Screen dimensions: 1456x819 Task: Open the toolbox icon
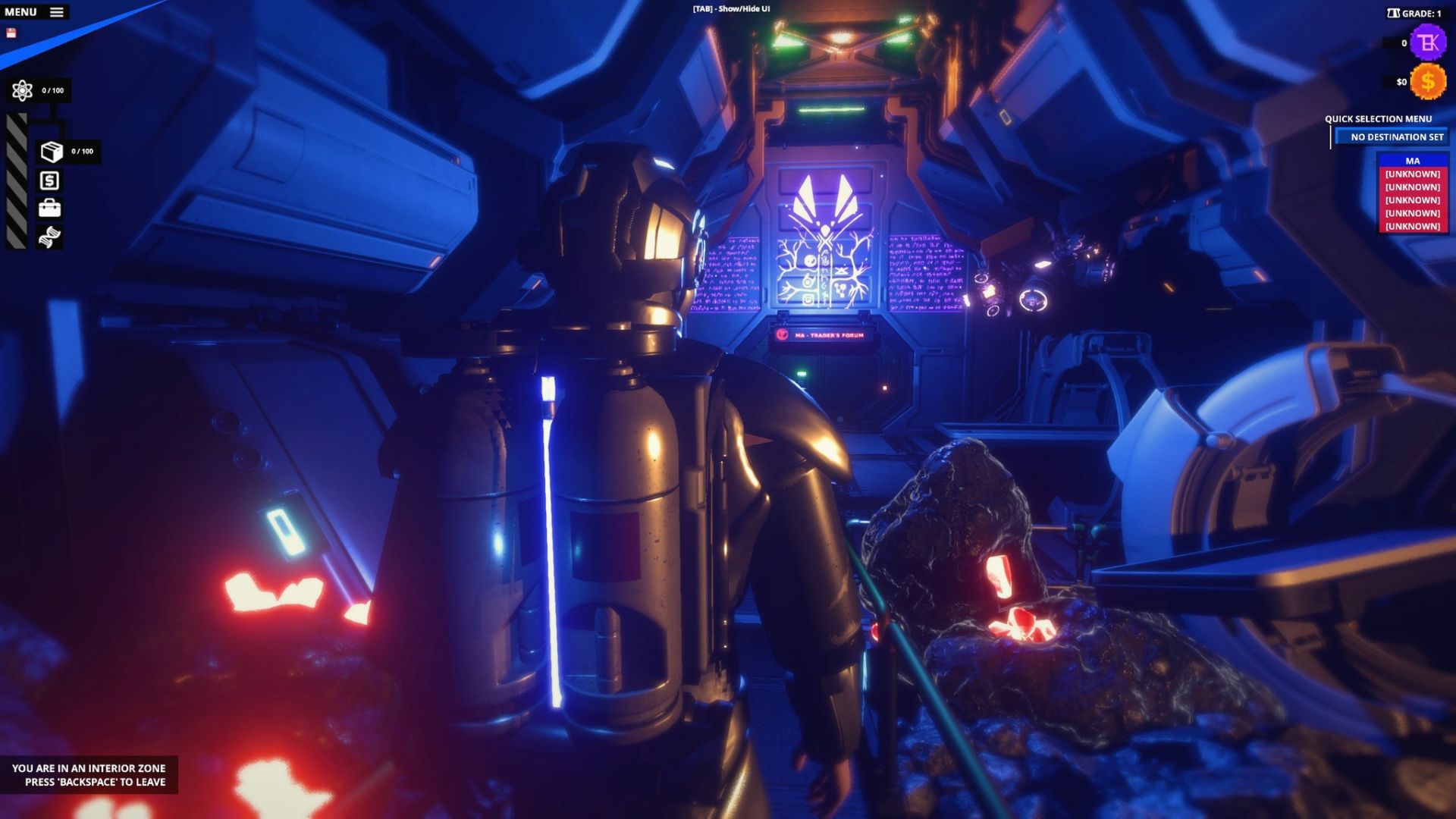click(49, 208)
